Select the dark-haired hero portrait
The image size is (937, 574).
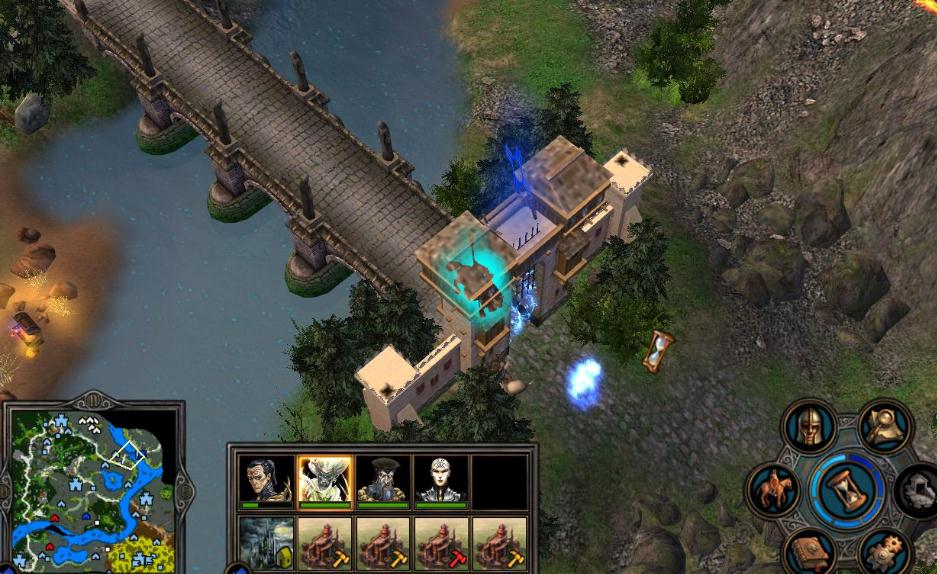[x=267, y=482]
